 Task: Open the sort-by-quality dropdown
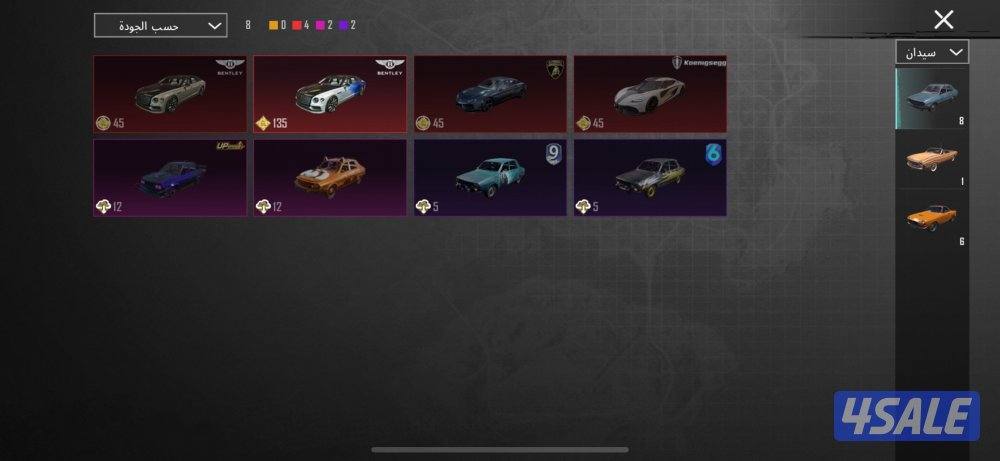click(x=160, y=25)
